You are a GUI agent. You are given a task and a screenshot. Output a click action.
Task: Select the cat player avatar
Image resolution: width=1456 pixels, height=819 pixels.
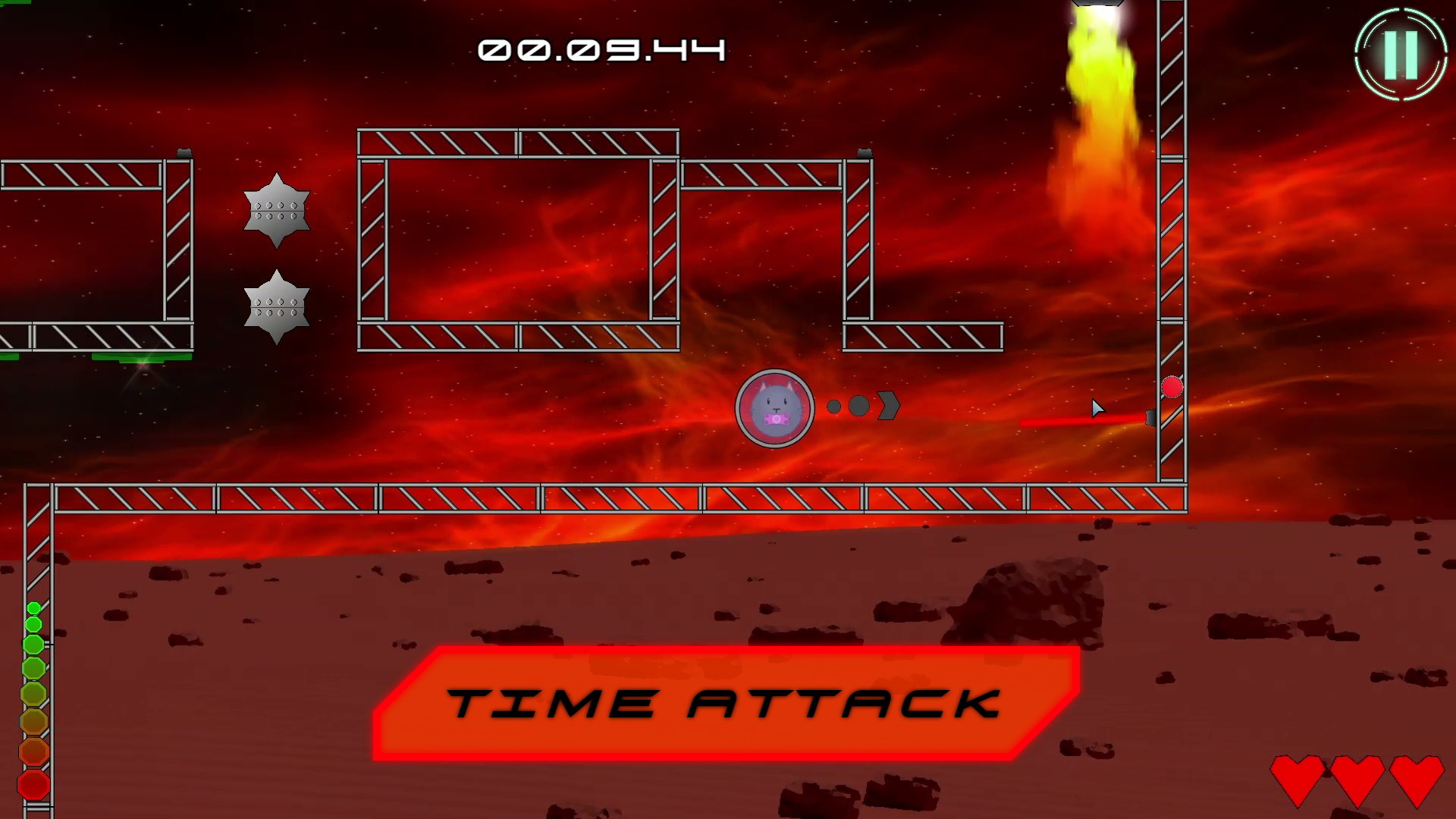click(774, 409)
